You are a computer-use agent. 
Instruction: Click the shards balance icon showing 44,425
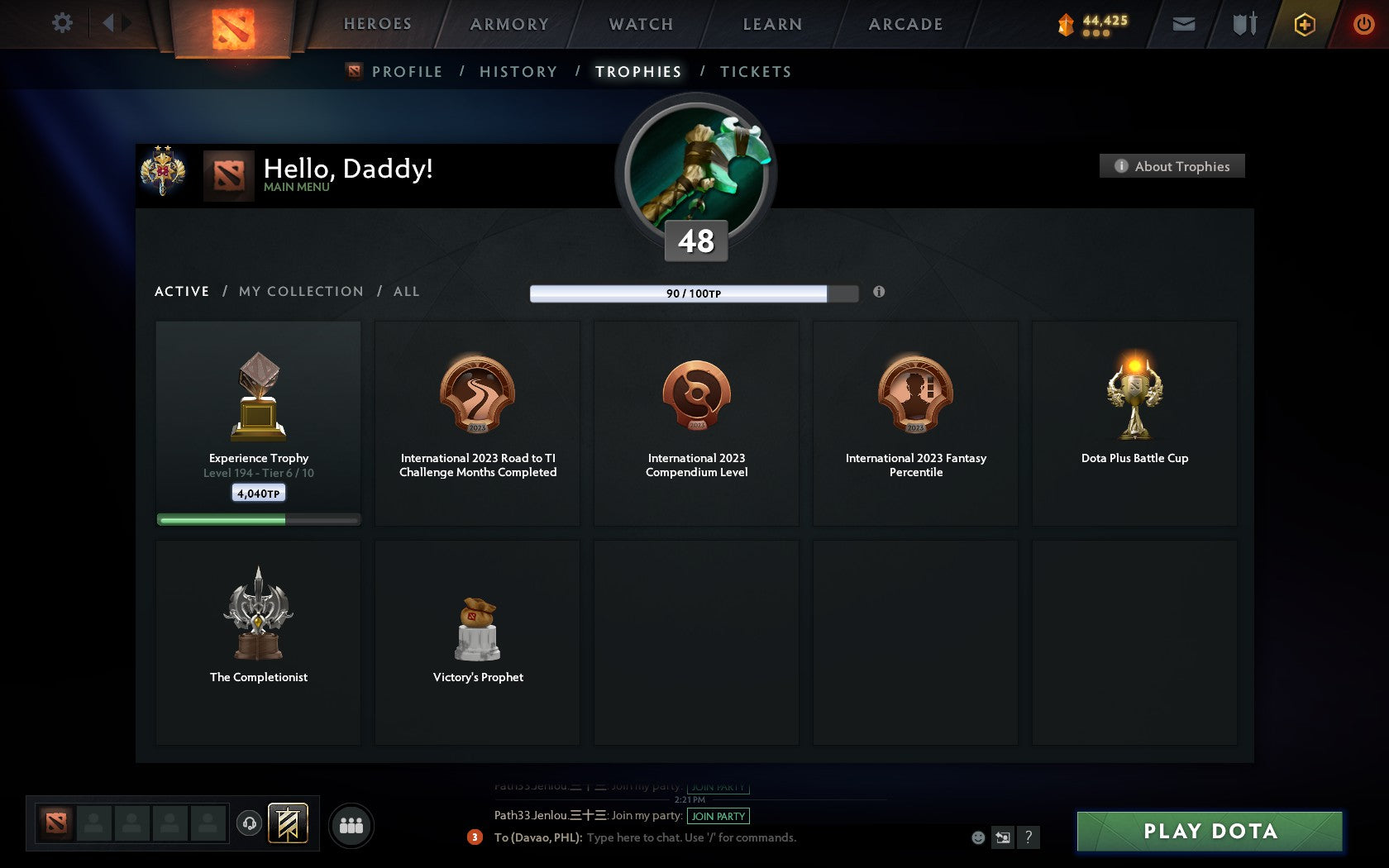(1067, 24)
